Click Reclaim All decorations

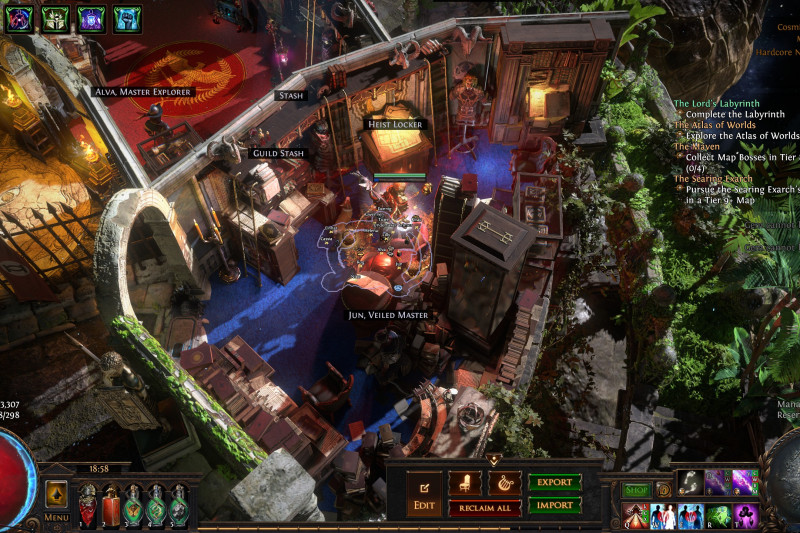484,508
